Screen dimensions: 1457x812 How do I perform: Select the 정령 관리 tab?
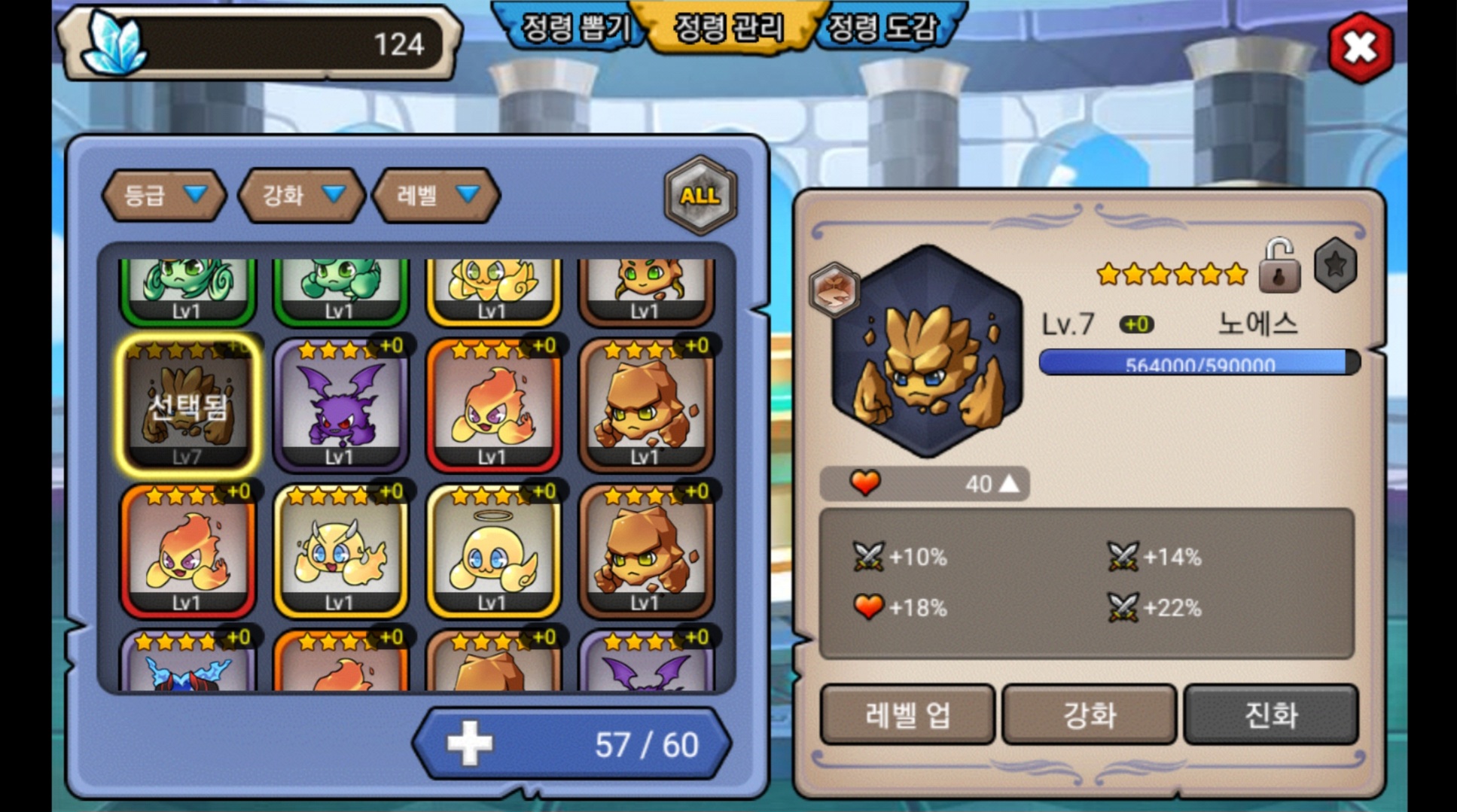(x=728, y=29)
